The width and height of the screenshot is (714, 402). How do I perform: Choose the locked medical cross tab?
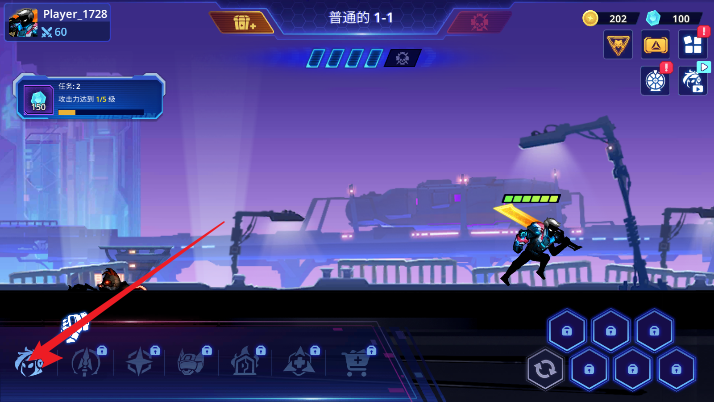click(300, 361)
